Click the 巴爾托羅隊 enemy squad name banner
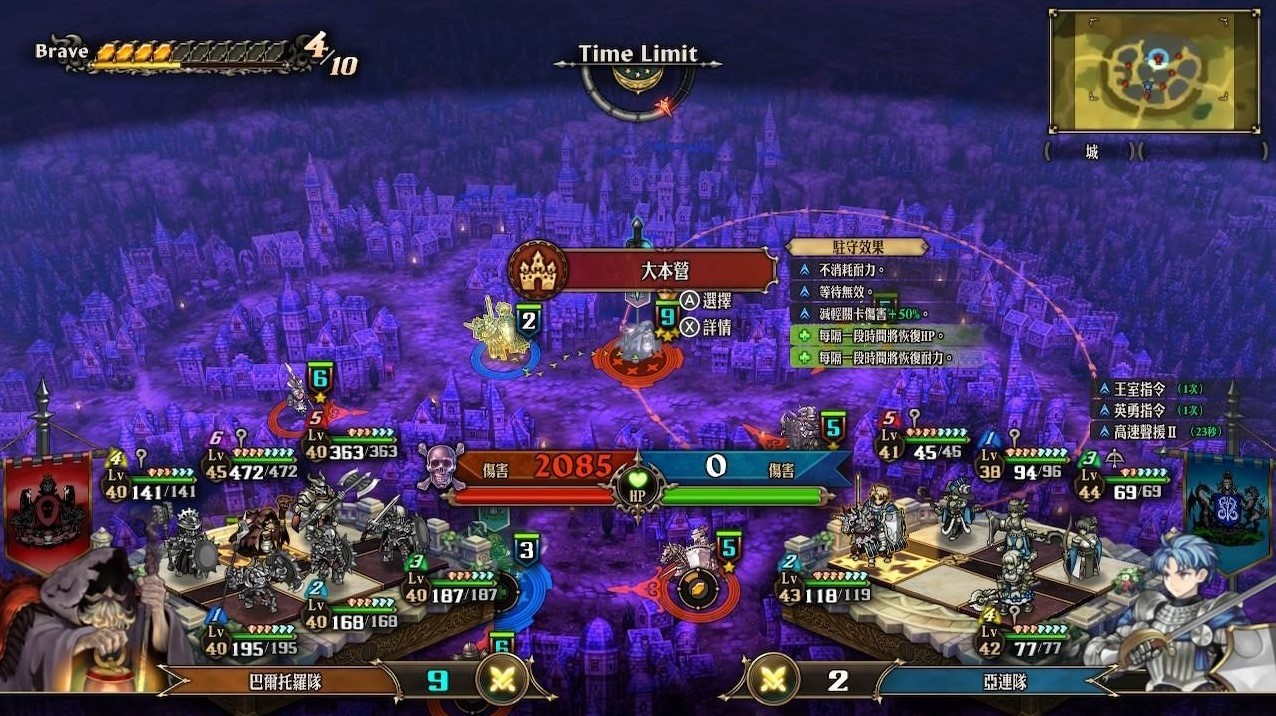 (290, 682)
